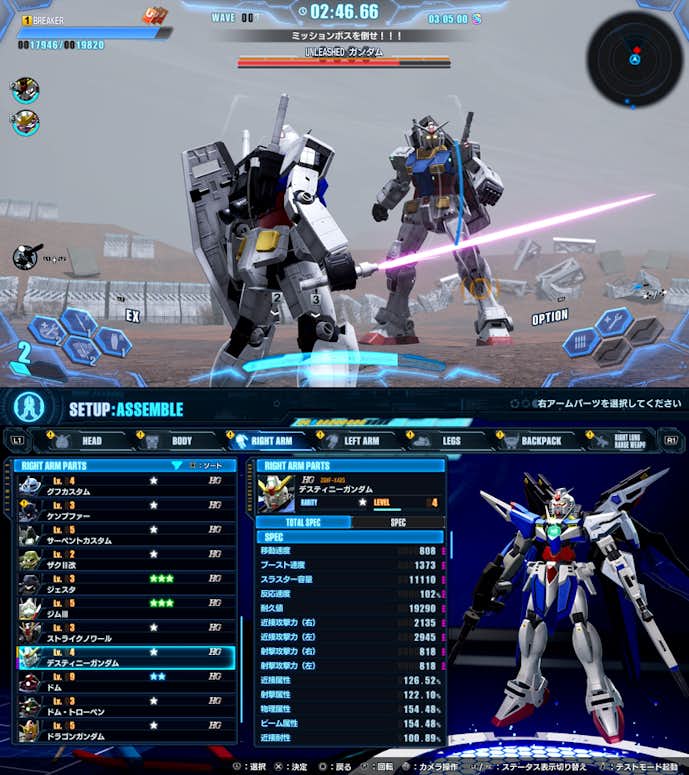Pick the ドラゴンガンダム arm part
The image size is (689, 775).
(x=126, y=730)
